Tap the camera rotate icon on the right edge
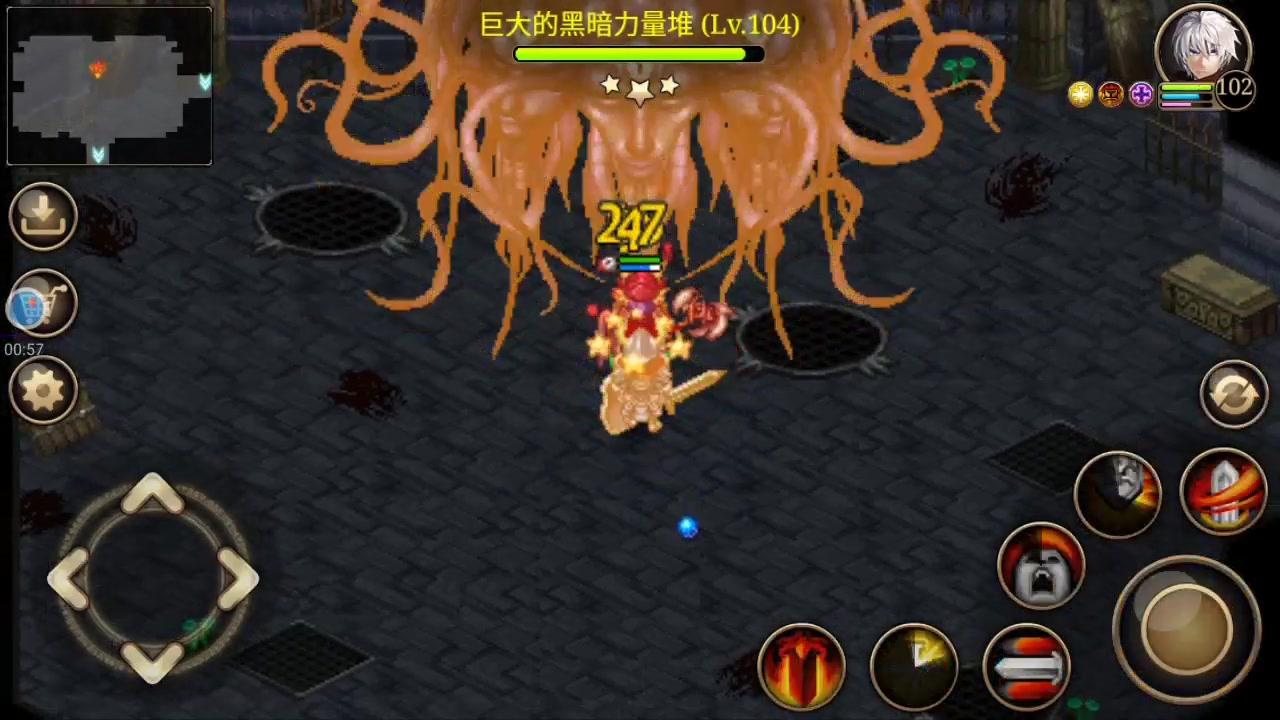The image size is (1280, 720). pos(1233,392)
